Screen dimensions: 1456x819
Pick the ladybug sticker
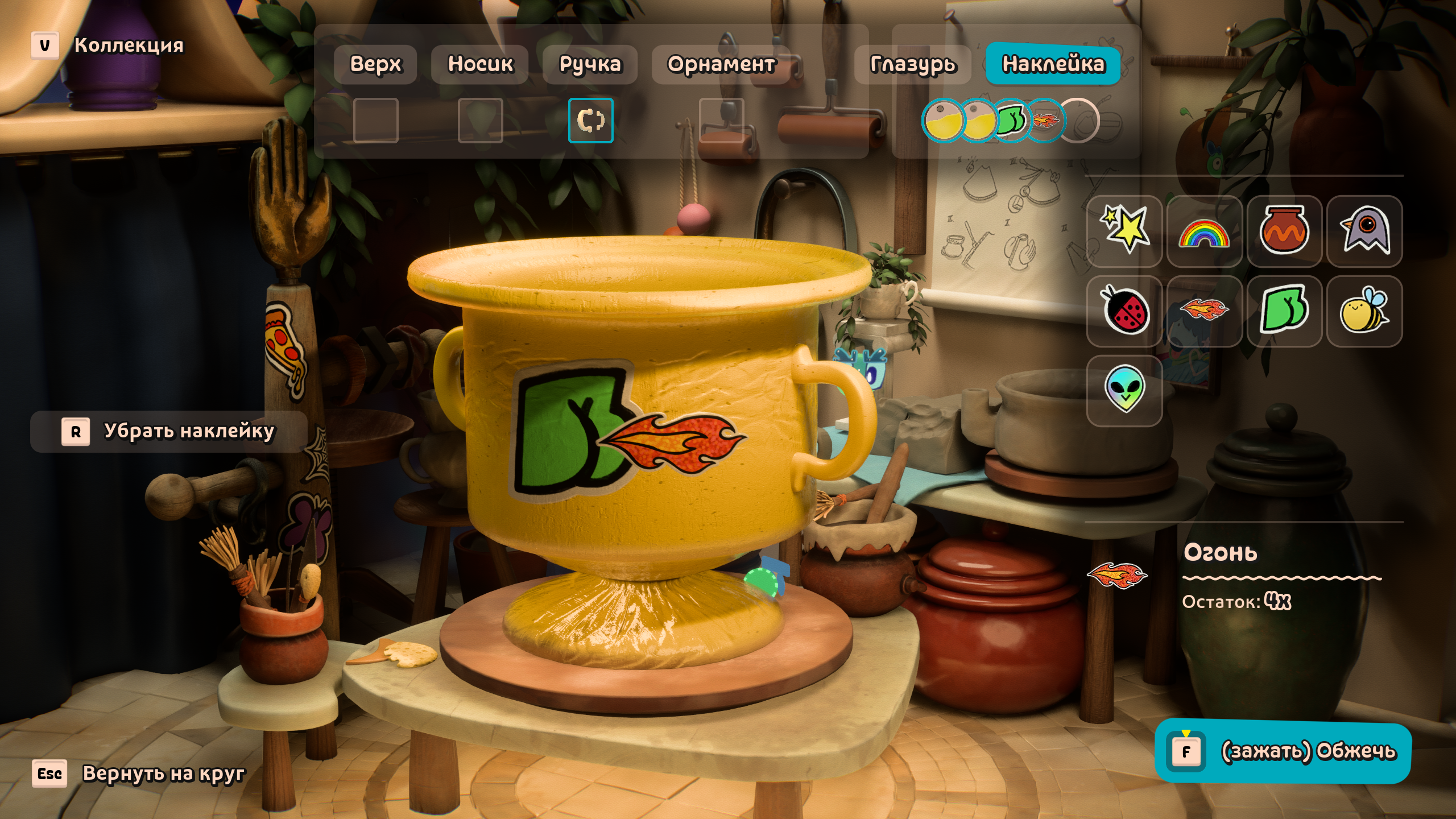point(1124,311)
